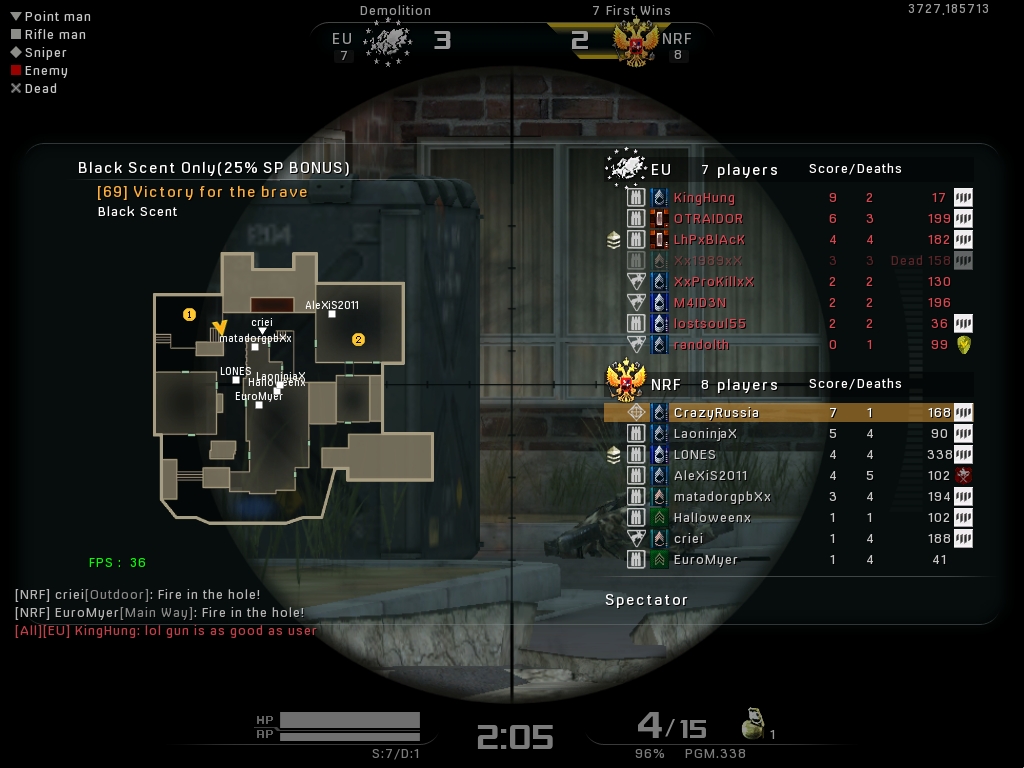
Task: Pick M4ID3N from the scoreboard
Action: tap(700, 303)
